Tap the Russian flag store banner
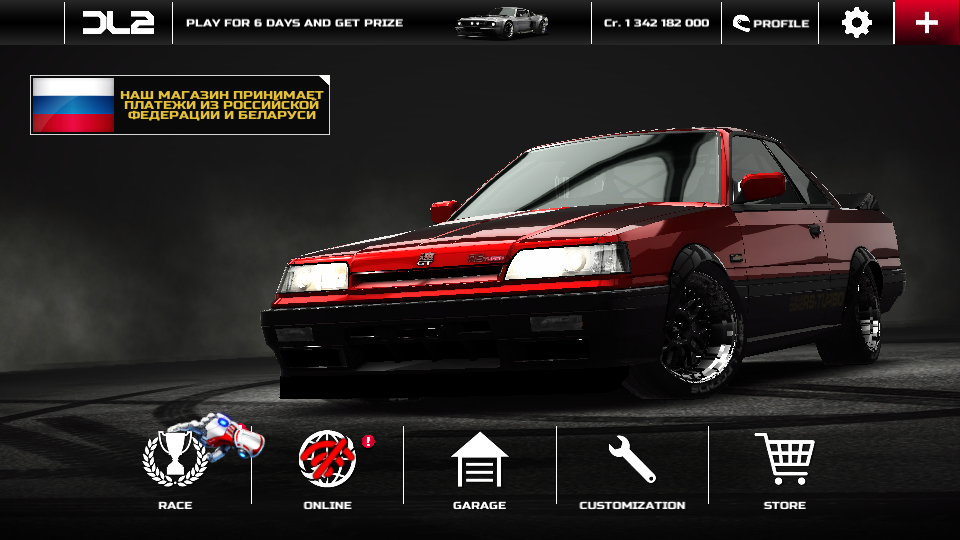The height and width of the screenshot is (540, 960). (x=180, y=105)
